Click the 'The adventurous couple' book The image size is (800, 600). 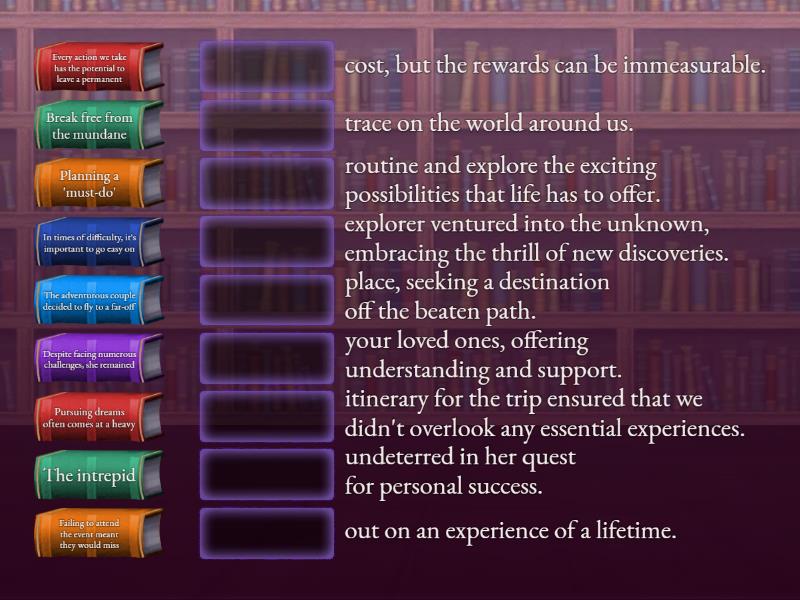[x=95, y=301]
